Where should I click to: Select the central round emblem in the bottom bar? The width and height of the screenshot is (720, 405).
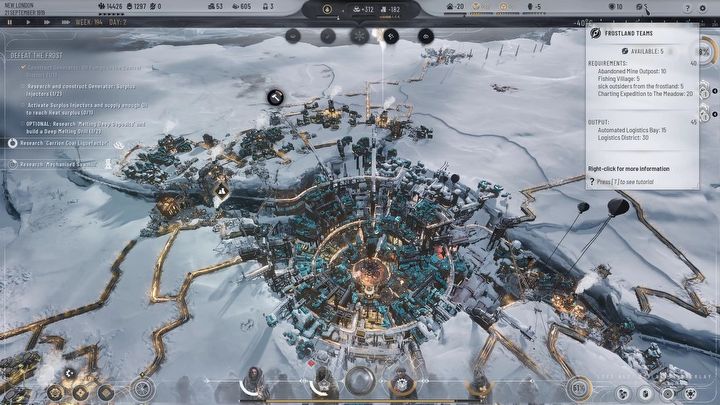pyautogui.click(x=359, y=381)
